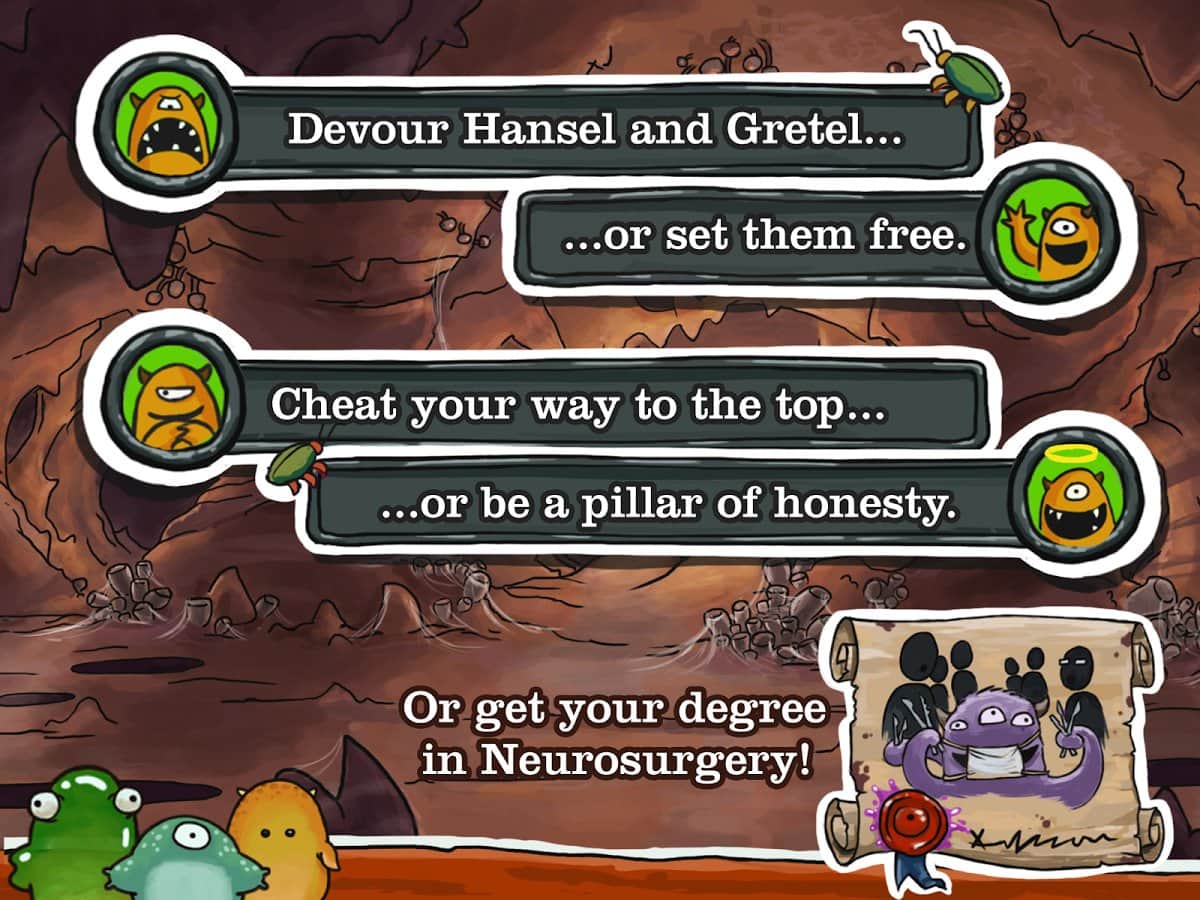Select the "...or set them free." choice
1200x900 pixels.
pyautogui.click(x=765, y=237)
